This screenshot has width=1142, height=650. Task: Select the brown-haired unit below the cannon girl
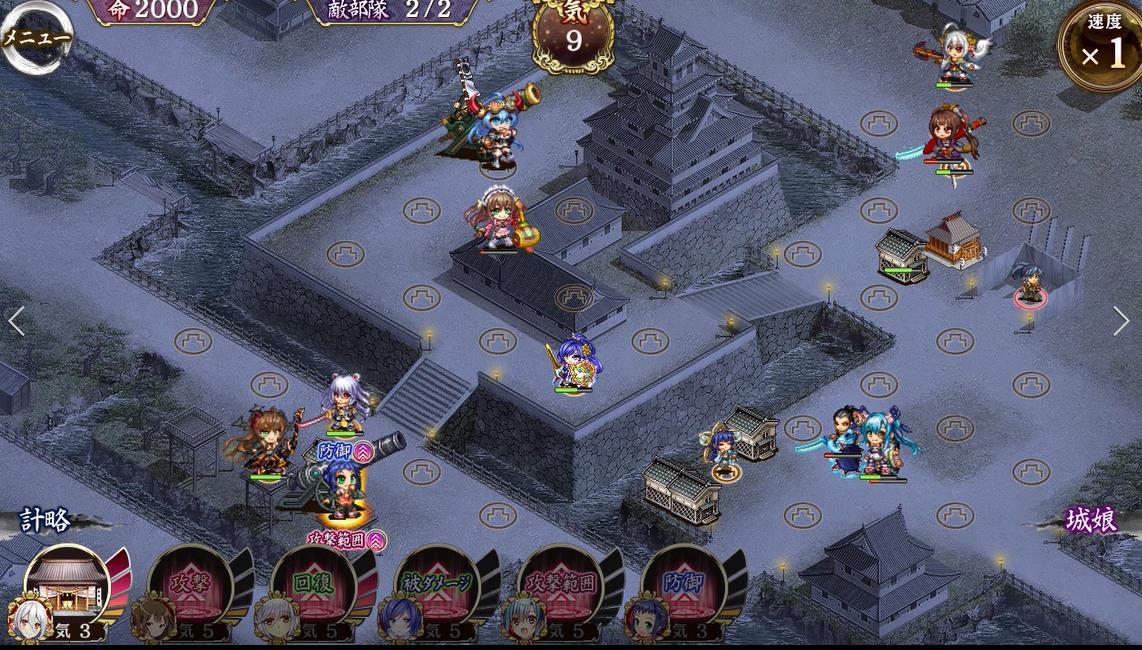pyautogui.click(x=497, y=220)
